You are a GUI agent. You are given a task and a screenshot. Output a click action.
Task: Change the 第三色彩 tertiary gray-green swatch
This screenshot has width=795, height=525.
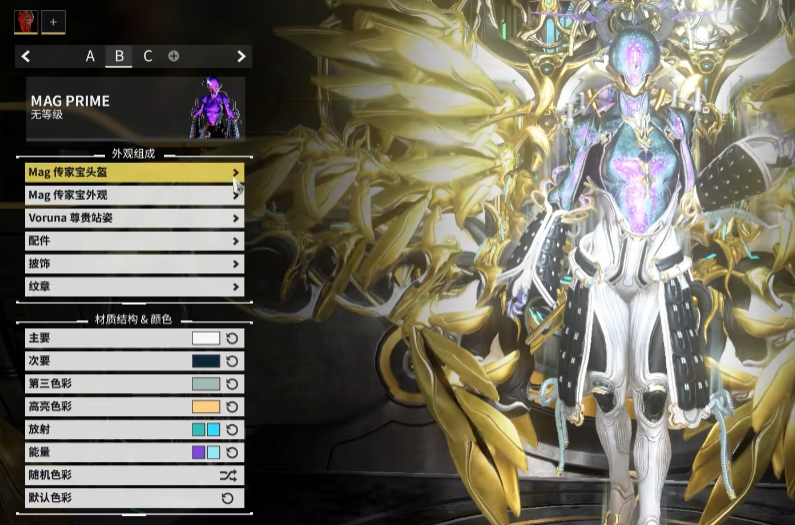(205, 384)
